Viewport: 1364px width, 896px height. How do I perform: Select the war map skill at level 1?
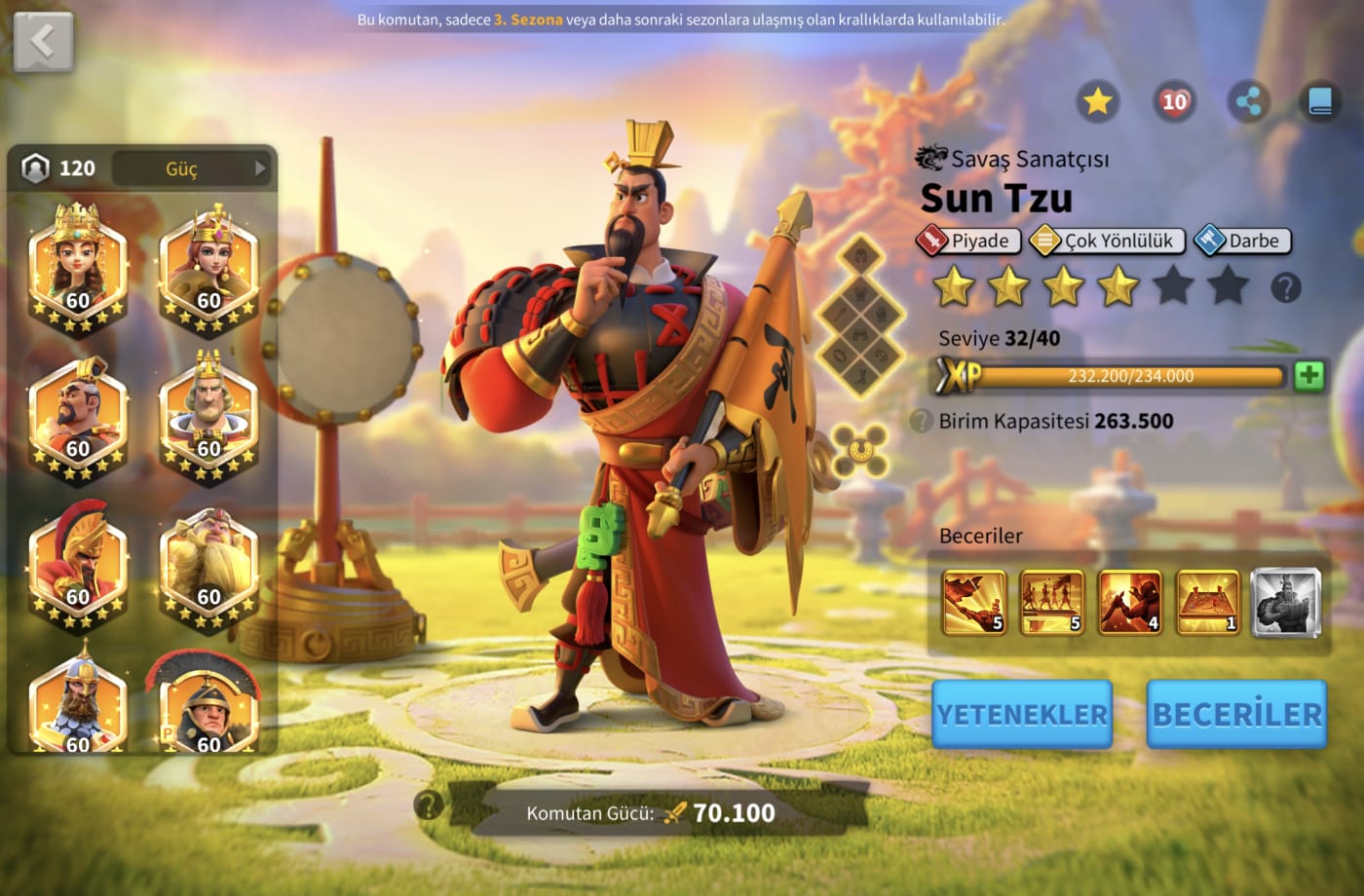point(1208,602)
